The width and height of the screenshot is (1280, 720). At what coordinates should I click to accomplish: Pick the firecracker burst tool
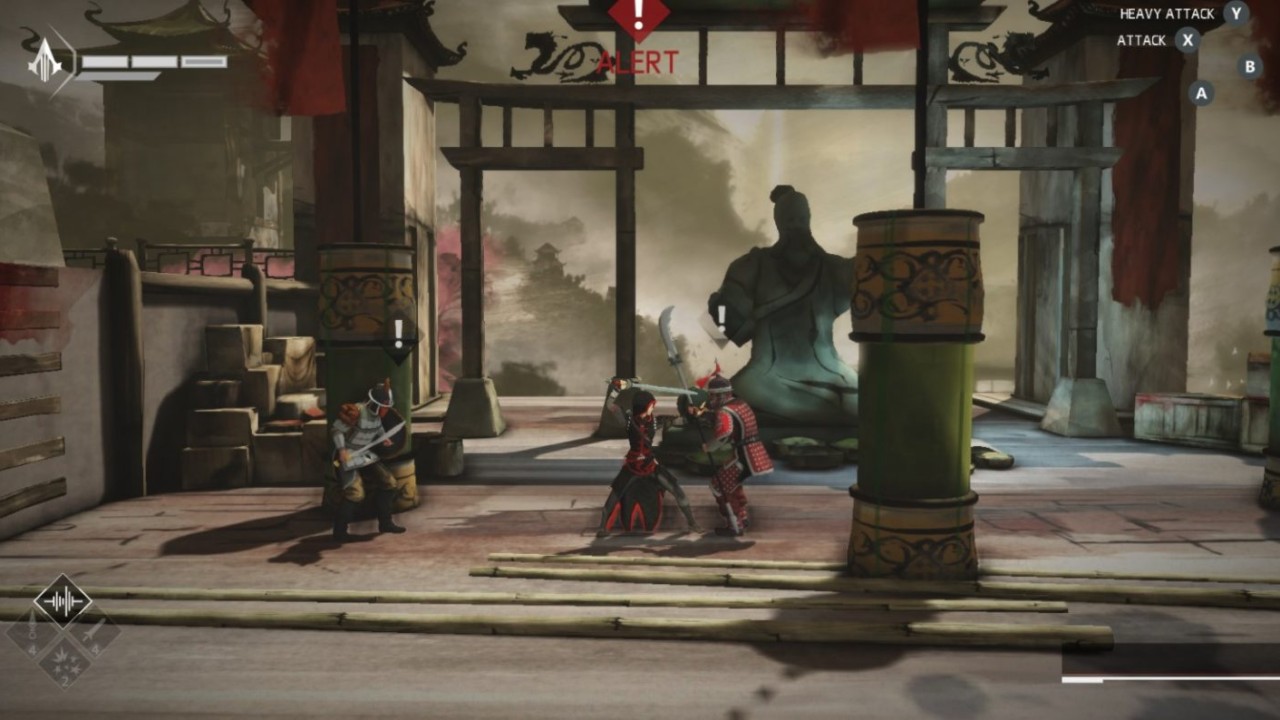63,662
